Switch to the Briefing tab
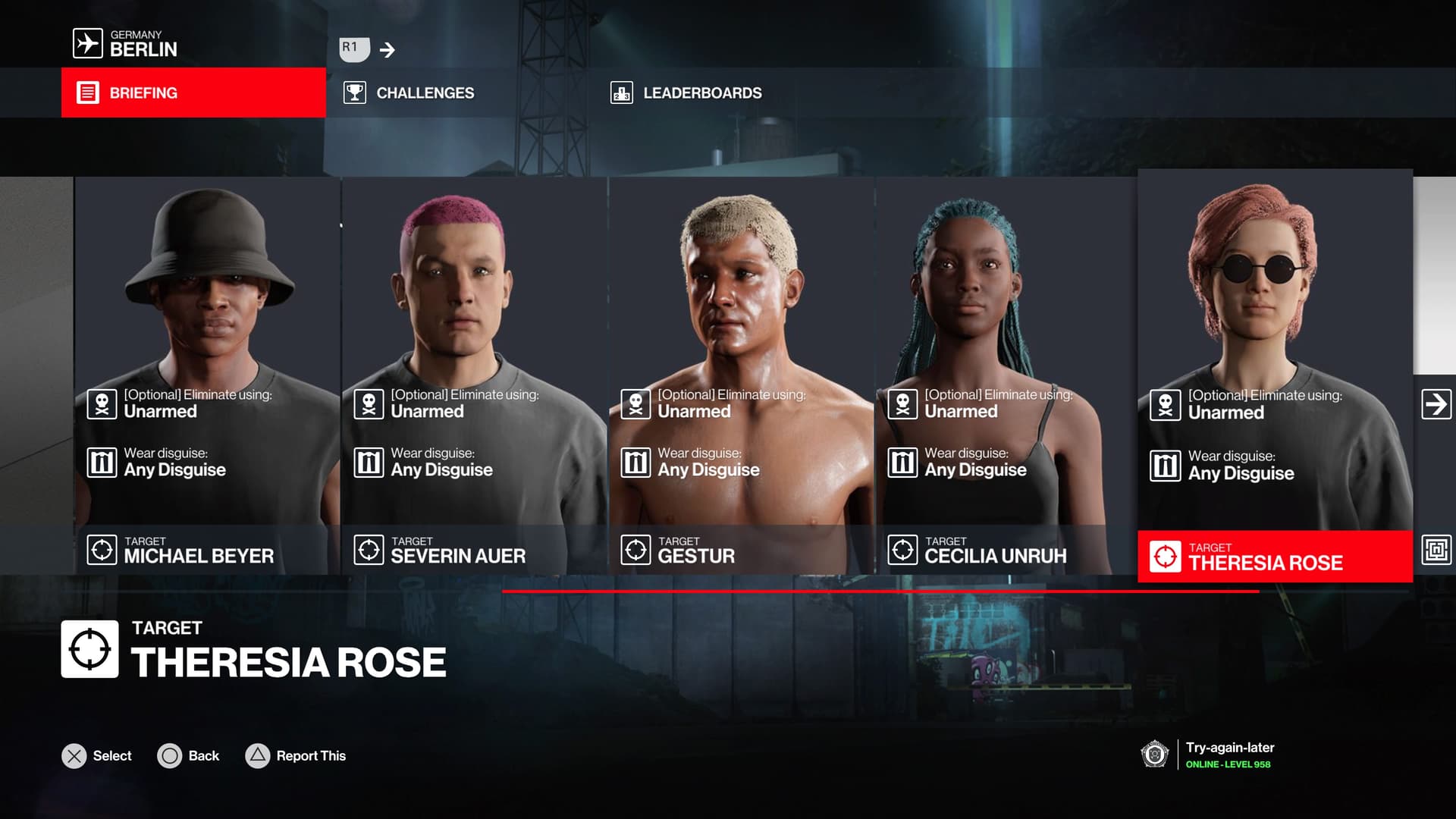This screenshot has height=819, width=1456. coord(193,93)
